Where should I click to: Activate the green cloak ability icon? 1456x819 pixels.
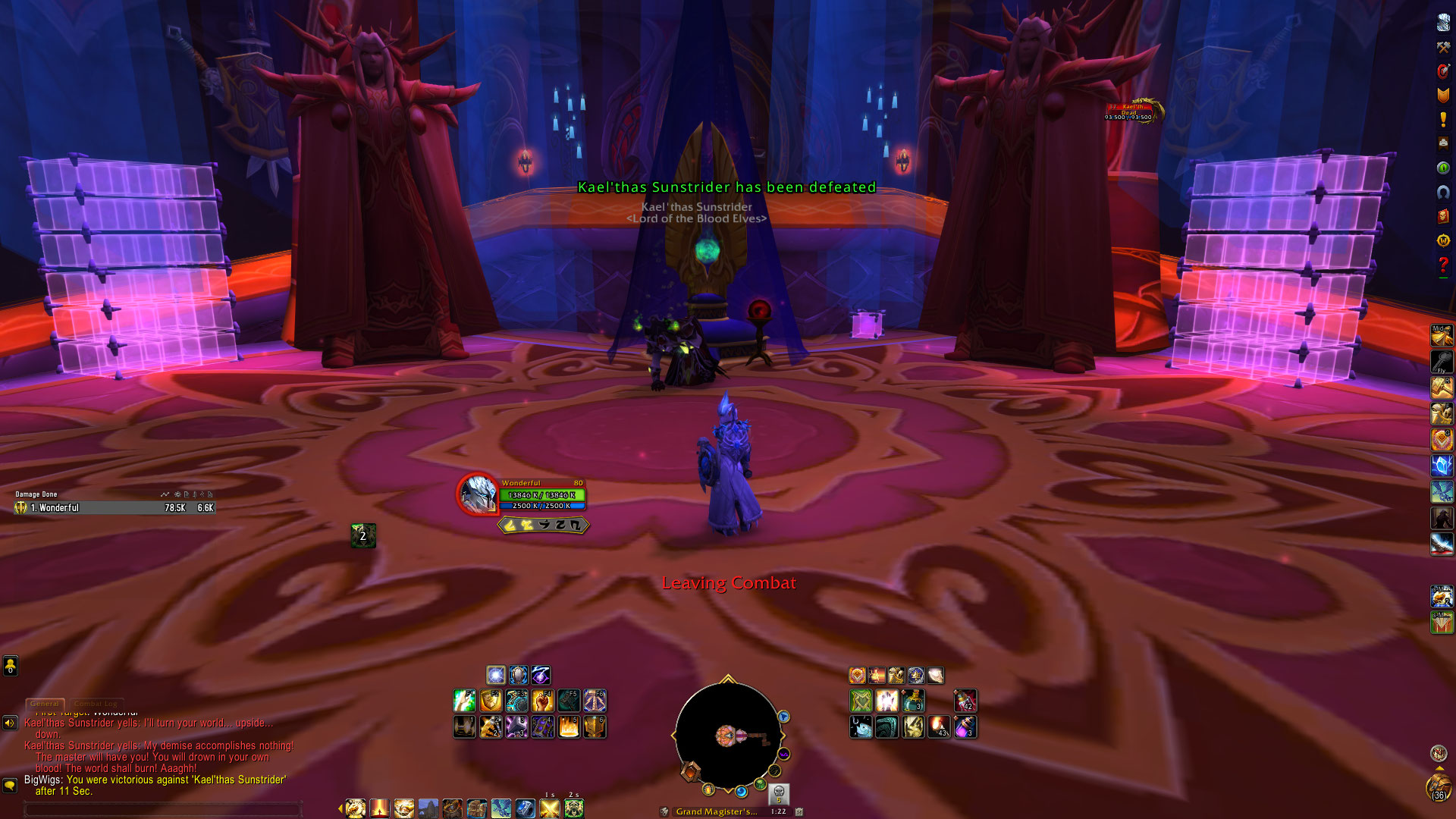(x=861, y=701)
